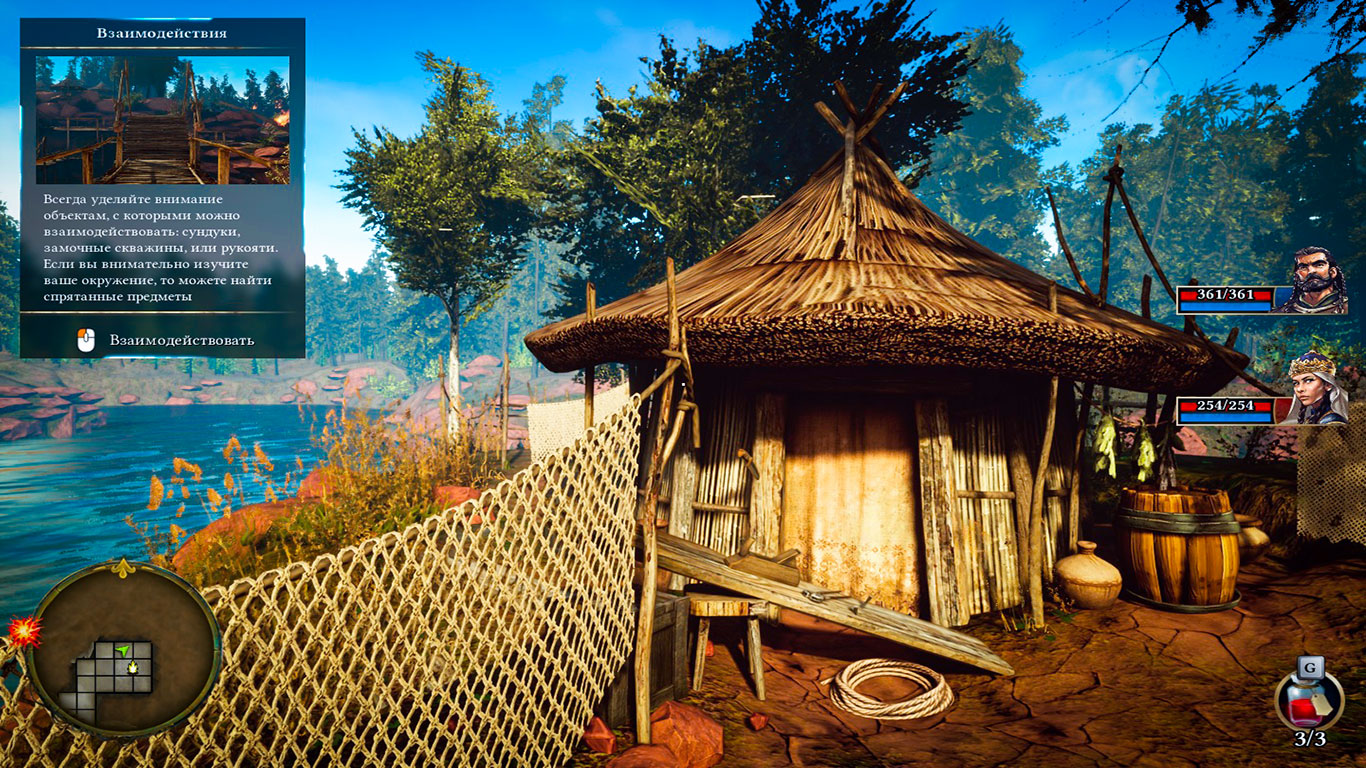
Task: Click the wooden bridge tutorial thumbnail
Action: 162,119
